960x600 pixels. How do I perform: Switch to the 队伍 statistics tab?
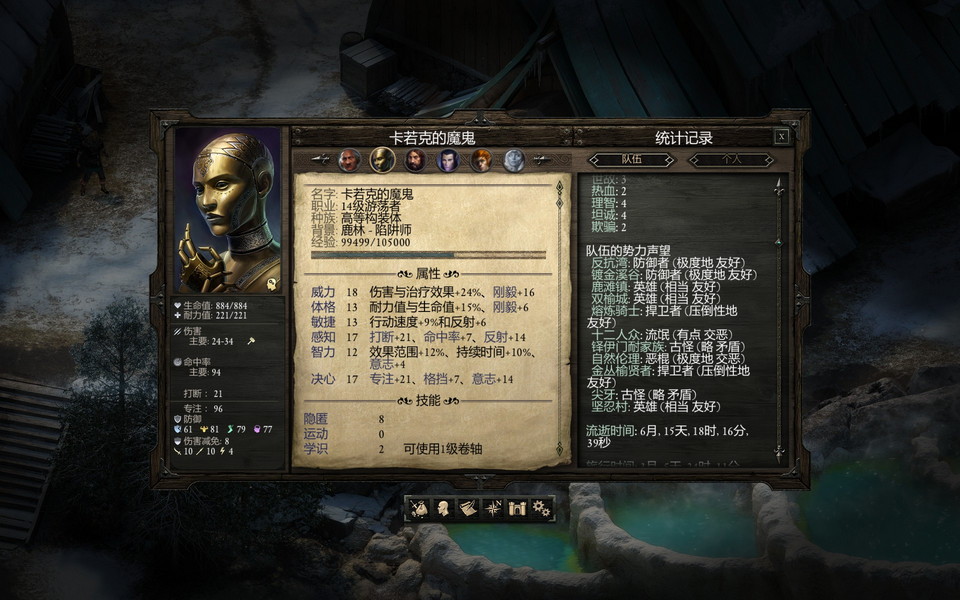click(630, 160)
